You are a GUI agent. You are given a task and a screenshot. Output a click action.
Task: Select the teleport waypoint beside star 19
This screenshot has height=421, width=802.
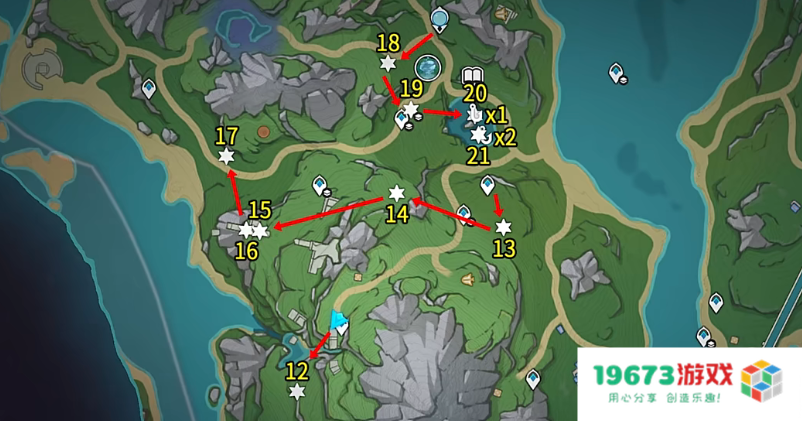coord(401,120)
